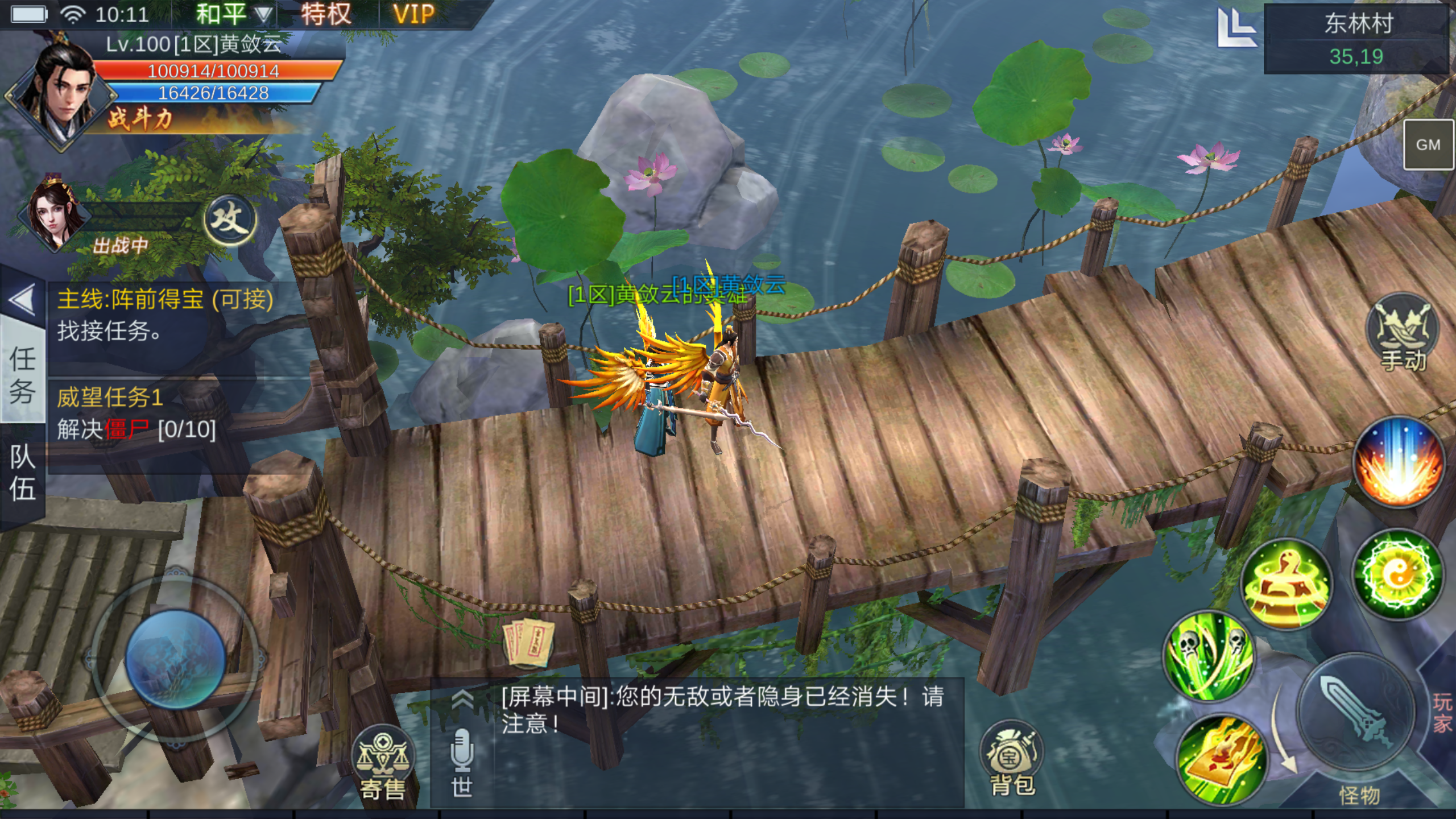Toggle the 手动 manual combat mode
The width and height of the screenshot is (1456, 819).
(x=1403, y=333)
